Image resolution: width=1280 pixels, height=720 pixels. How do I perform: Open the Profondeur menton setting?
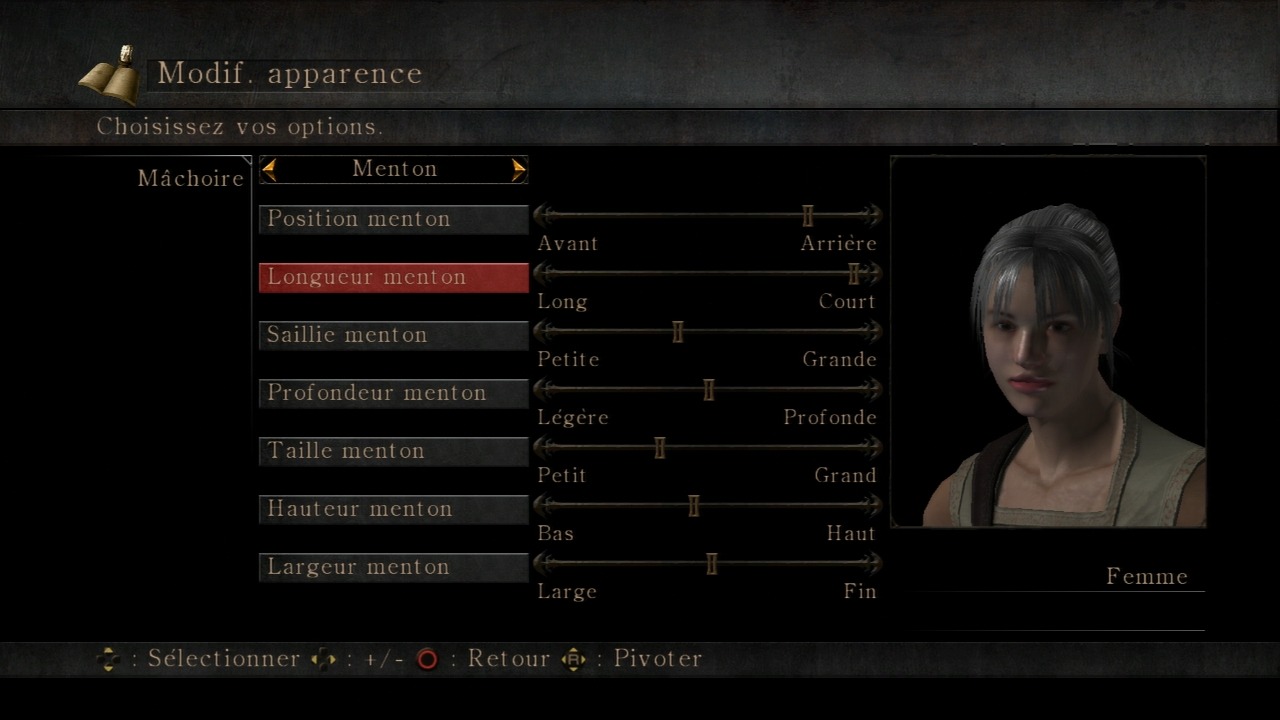tap(393, 393)
